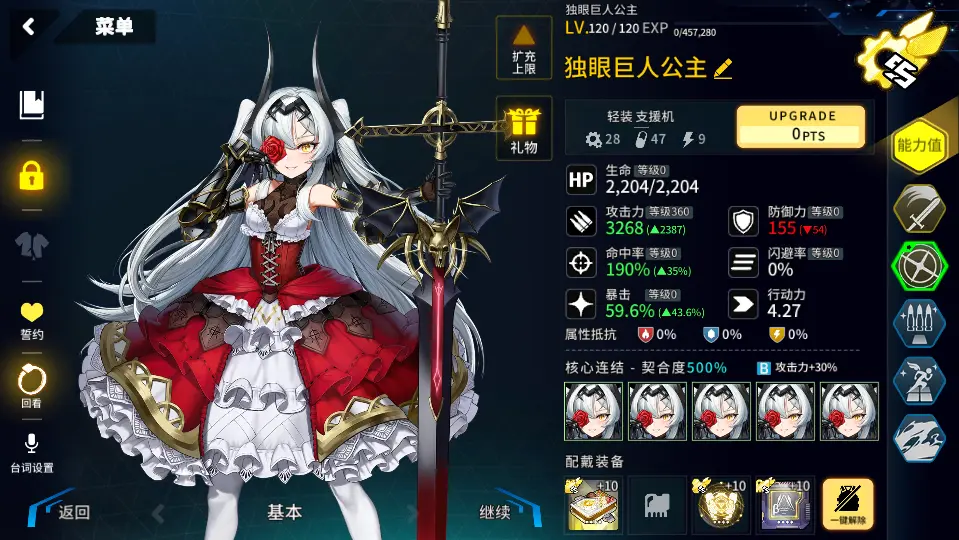Click the UPGRADE 0PTS button
The height and width of the screenshot is (540, 959).
point(802,126)
